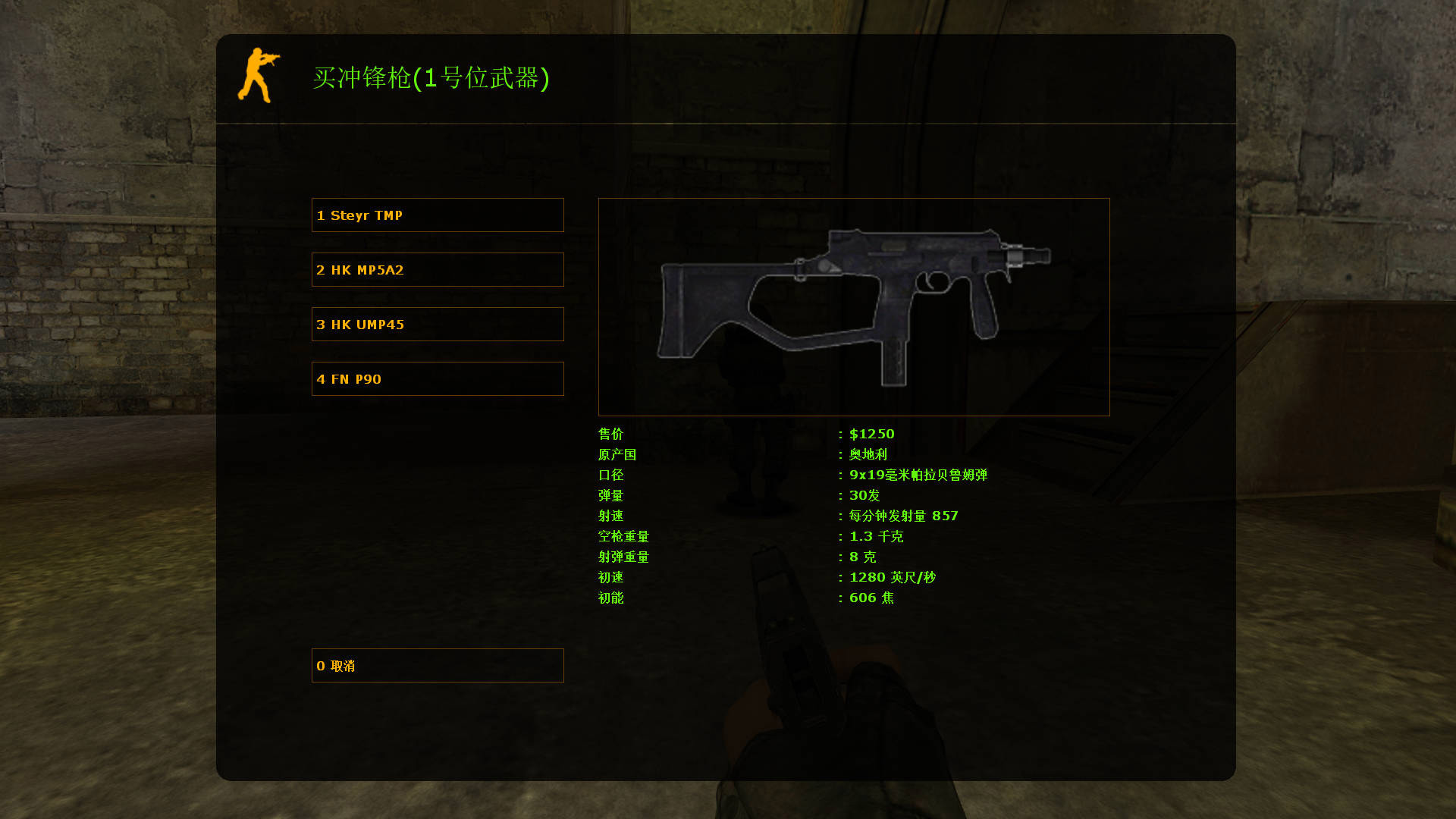Click the $1250 price value
This screenshot has width=1456, height=819.
point(871,434)
